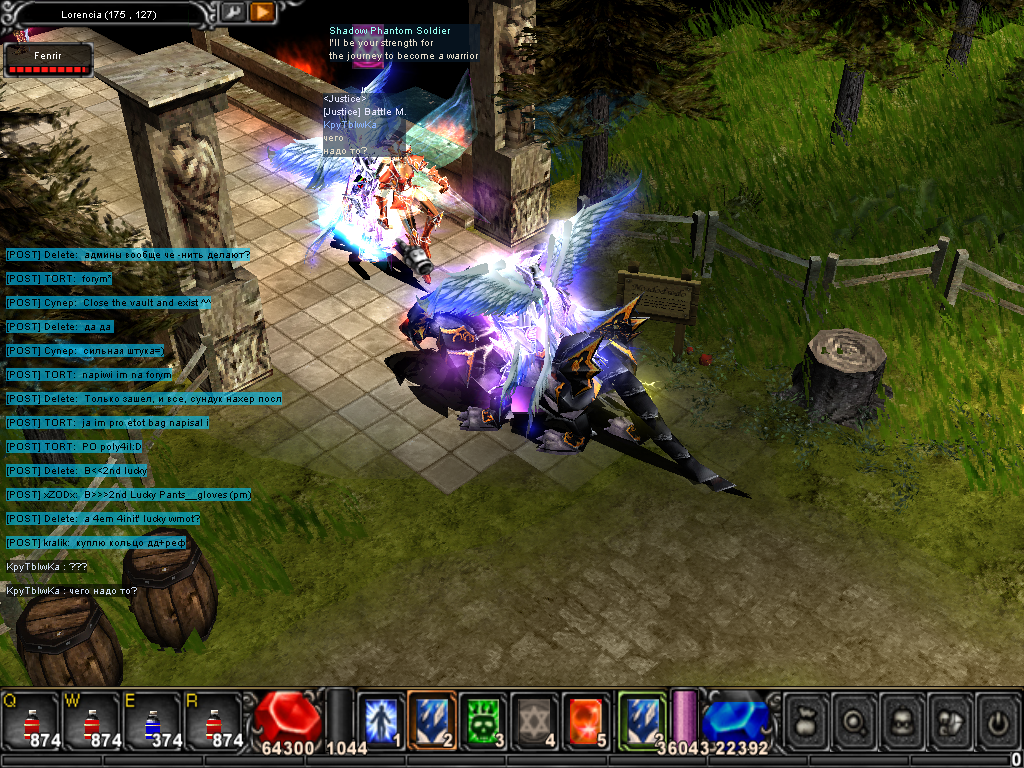The height and width of the screenshot is (768, 1024).
Task: Select the blue slash skill in slot 2
Action: click(x=432, y=720)
